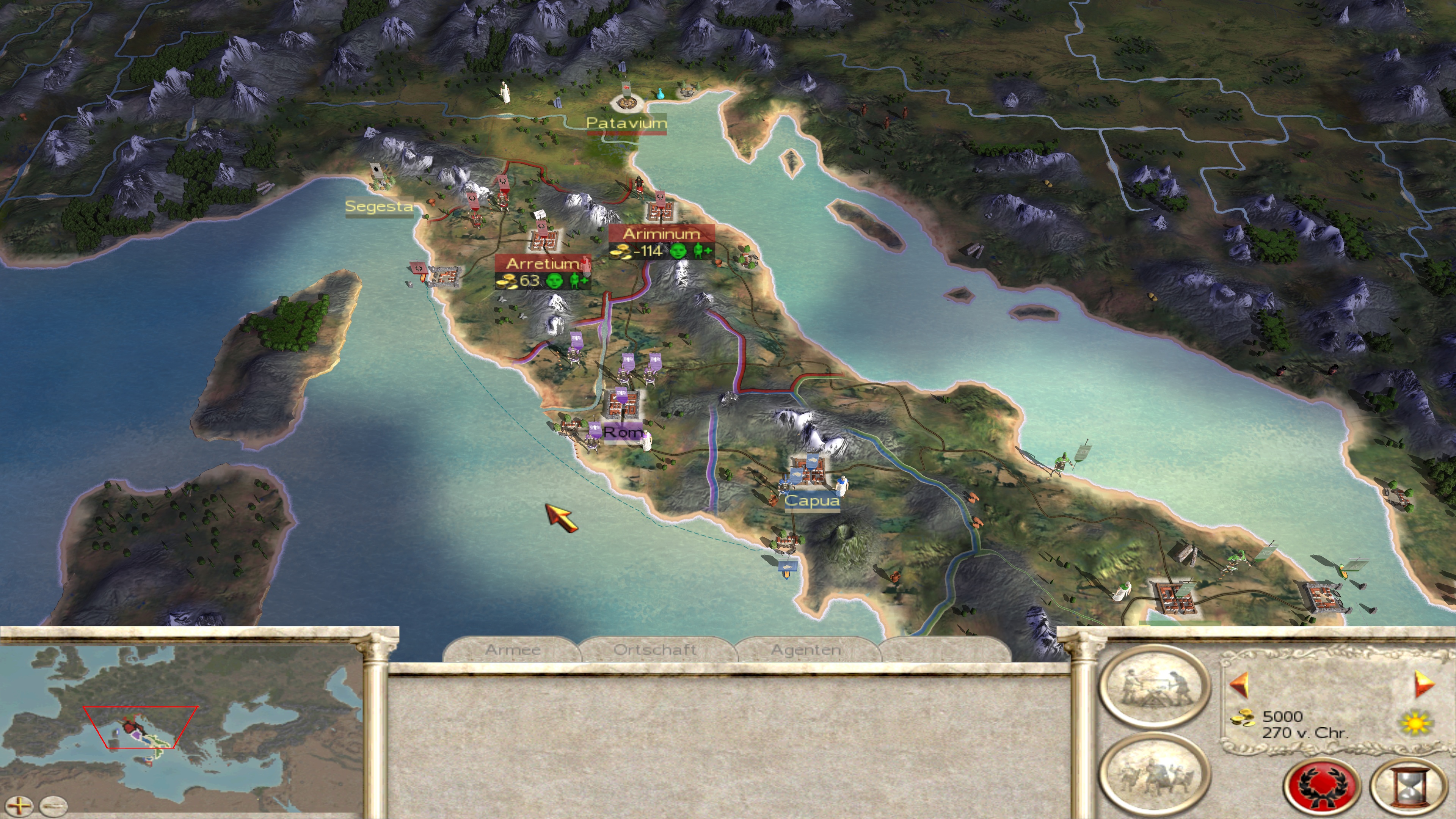
Task: Show the Agenten tab
Action: [x=806, y=650]
